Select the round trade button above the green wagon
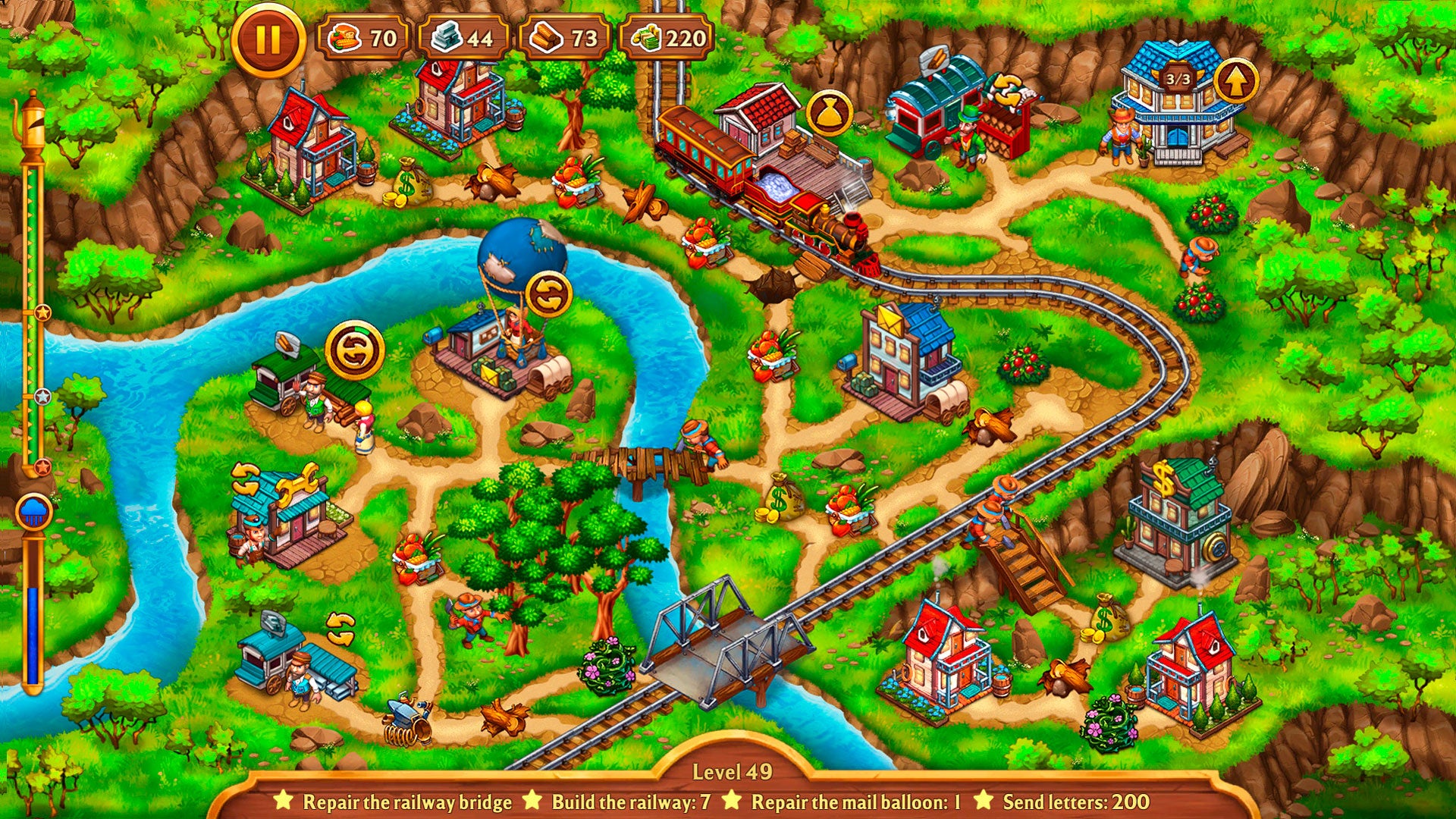1456x819 pixels. pyautogui.click(x=354, y=350)
